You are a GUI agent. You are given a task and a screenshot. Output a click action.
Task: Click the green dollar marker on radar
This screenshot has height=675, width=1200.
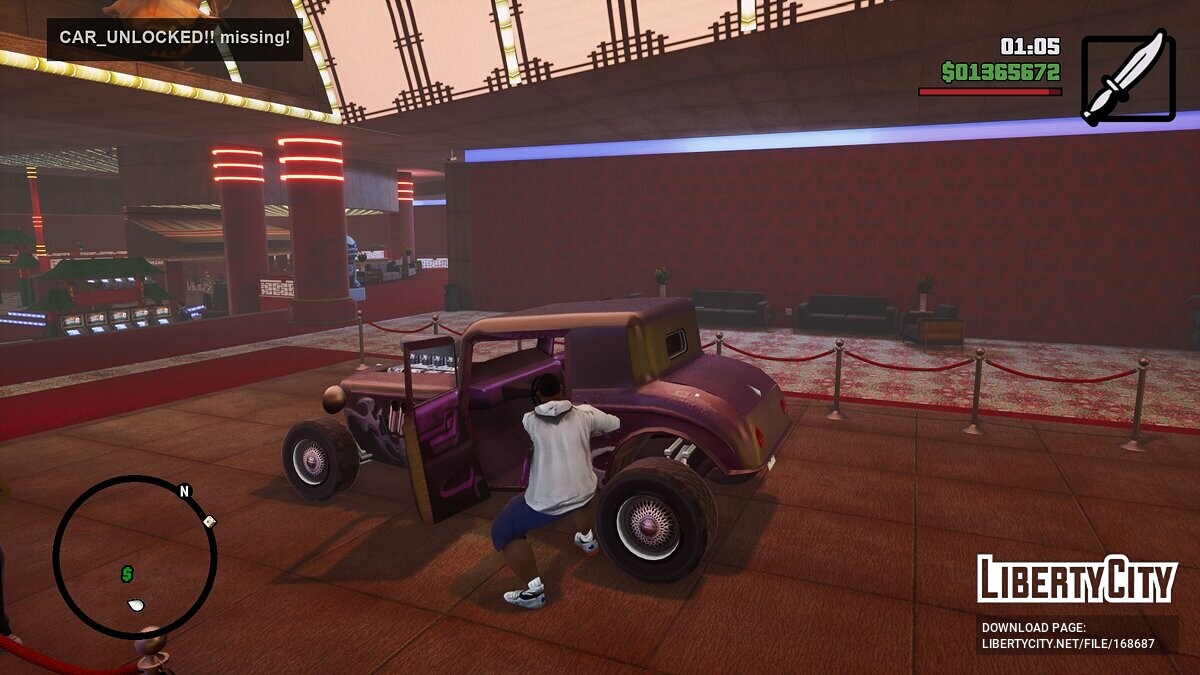tap(127, 574)
